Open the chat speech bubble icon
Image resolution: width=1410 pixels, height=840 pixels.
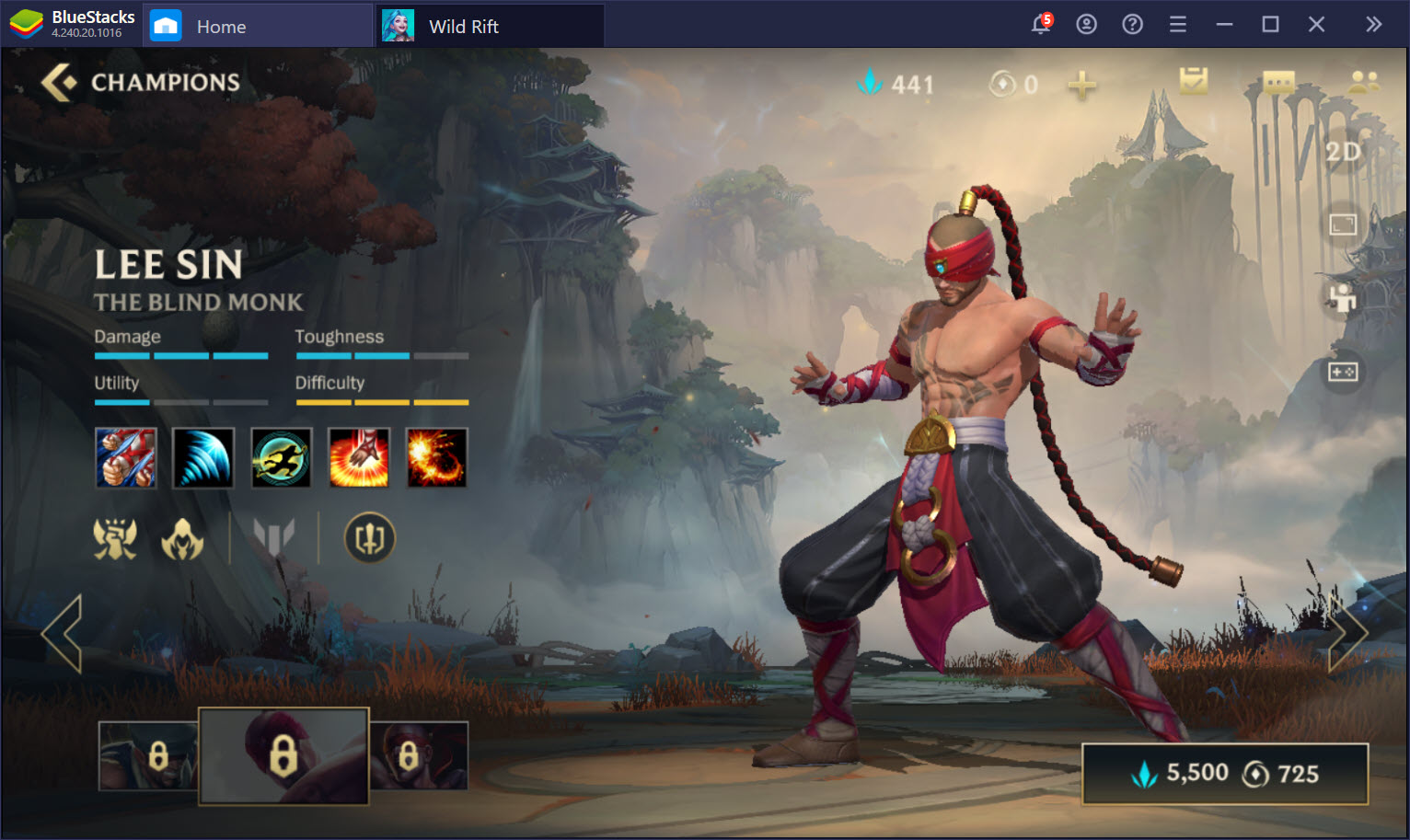(x=1278, y=83)
